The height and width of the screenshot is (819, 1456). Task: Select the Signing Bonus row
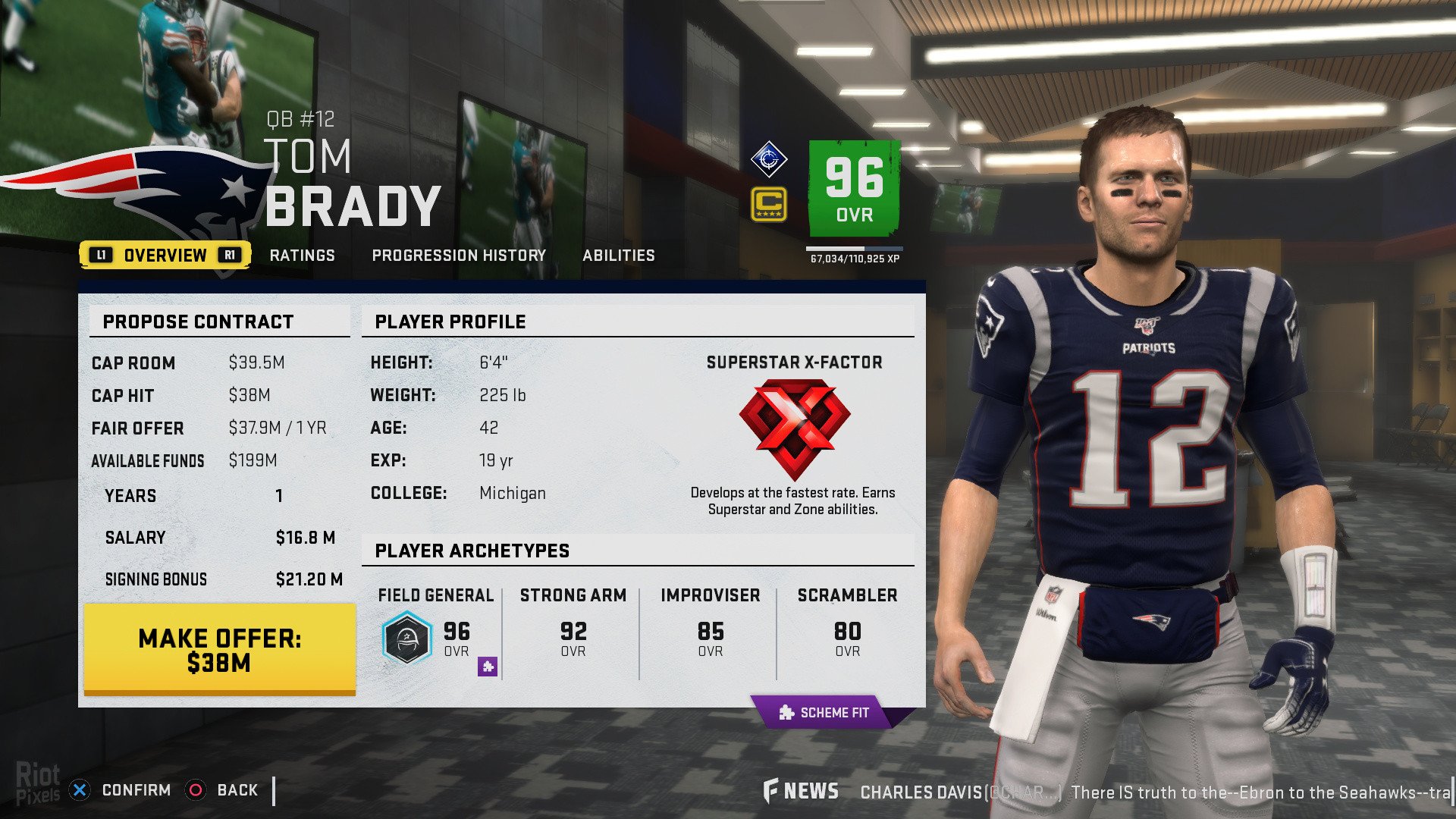(220, 579)
